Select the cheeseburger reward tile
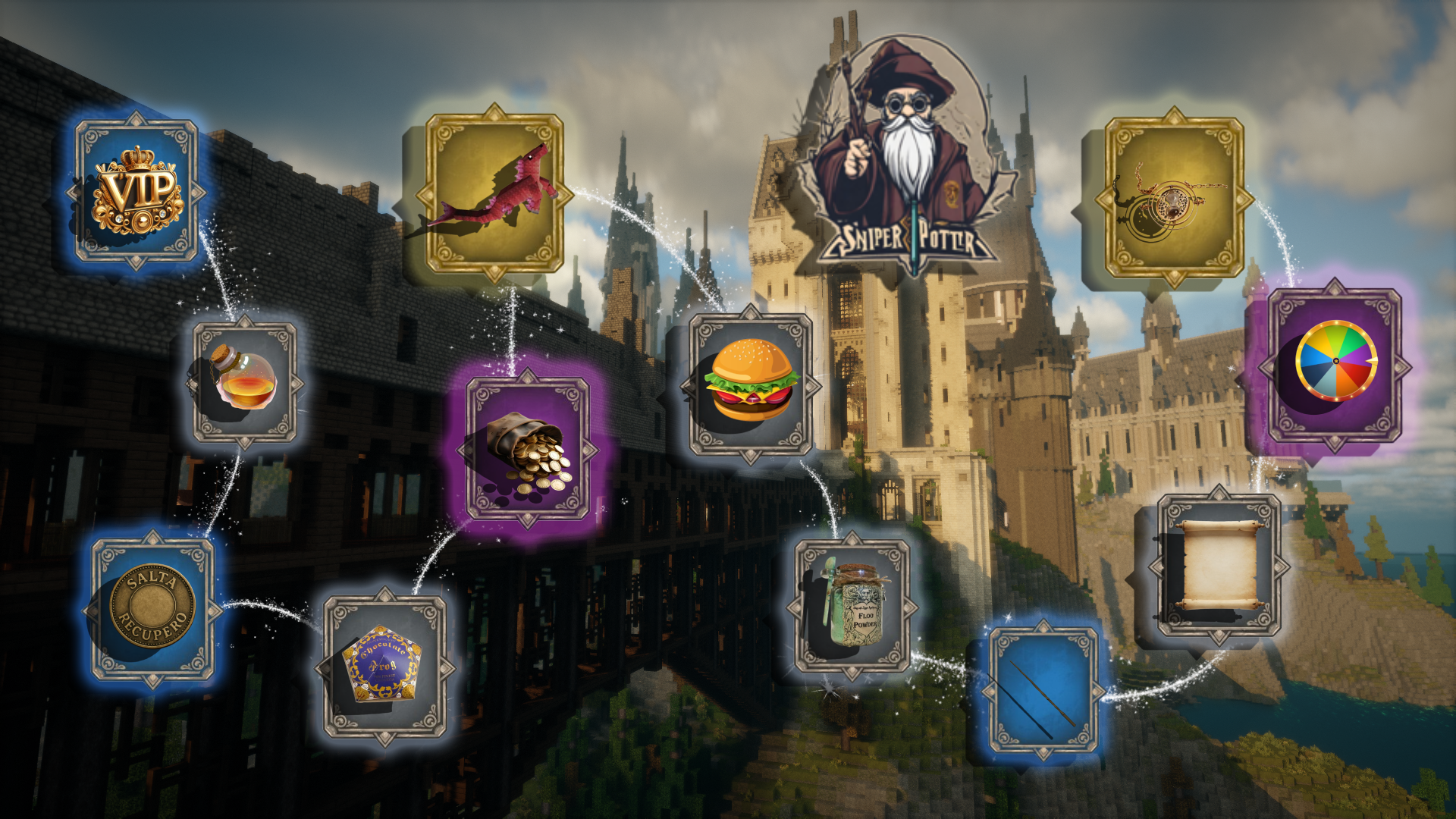The height and width of the screenshot is (819, 1456). click(x=751, y=384)
